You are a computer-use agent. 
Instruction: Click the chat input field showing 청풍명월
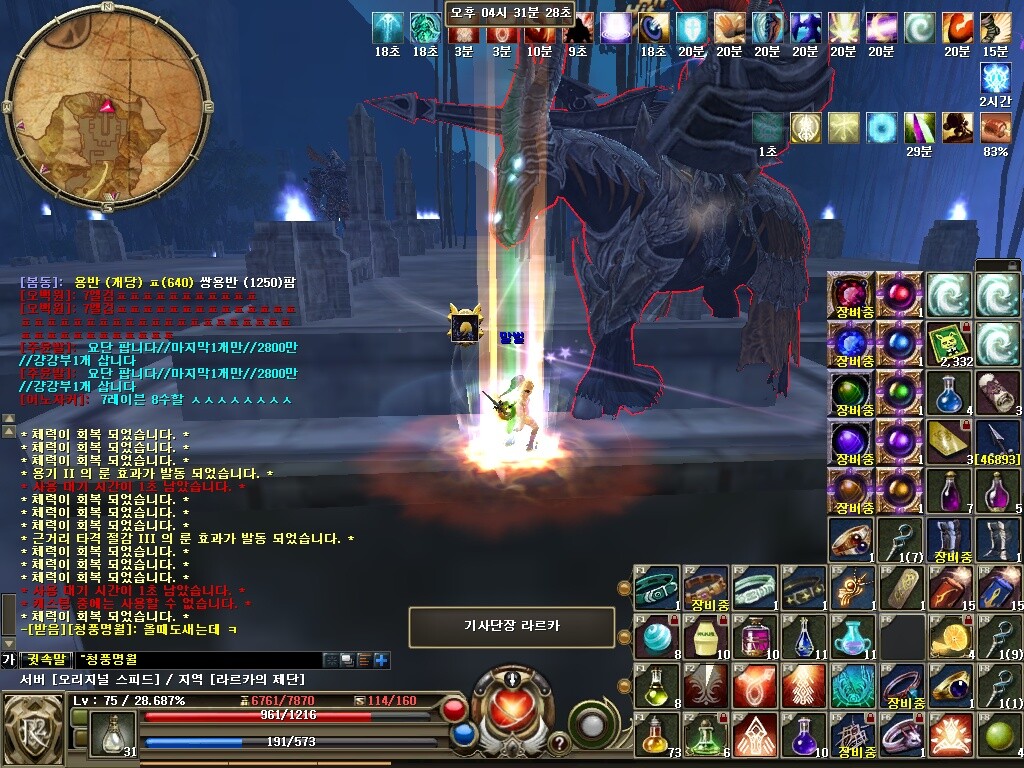click(x=200, y=660)
